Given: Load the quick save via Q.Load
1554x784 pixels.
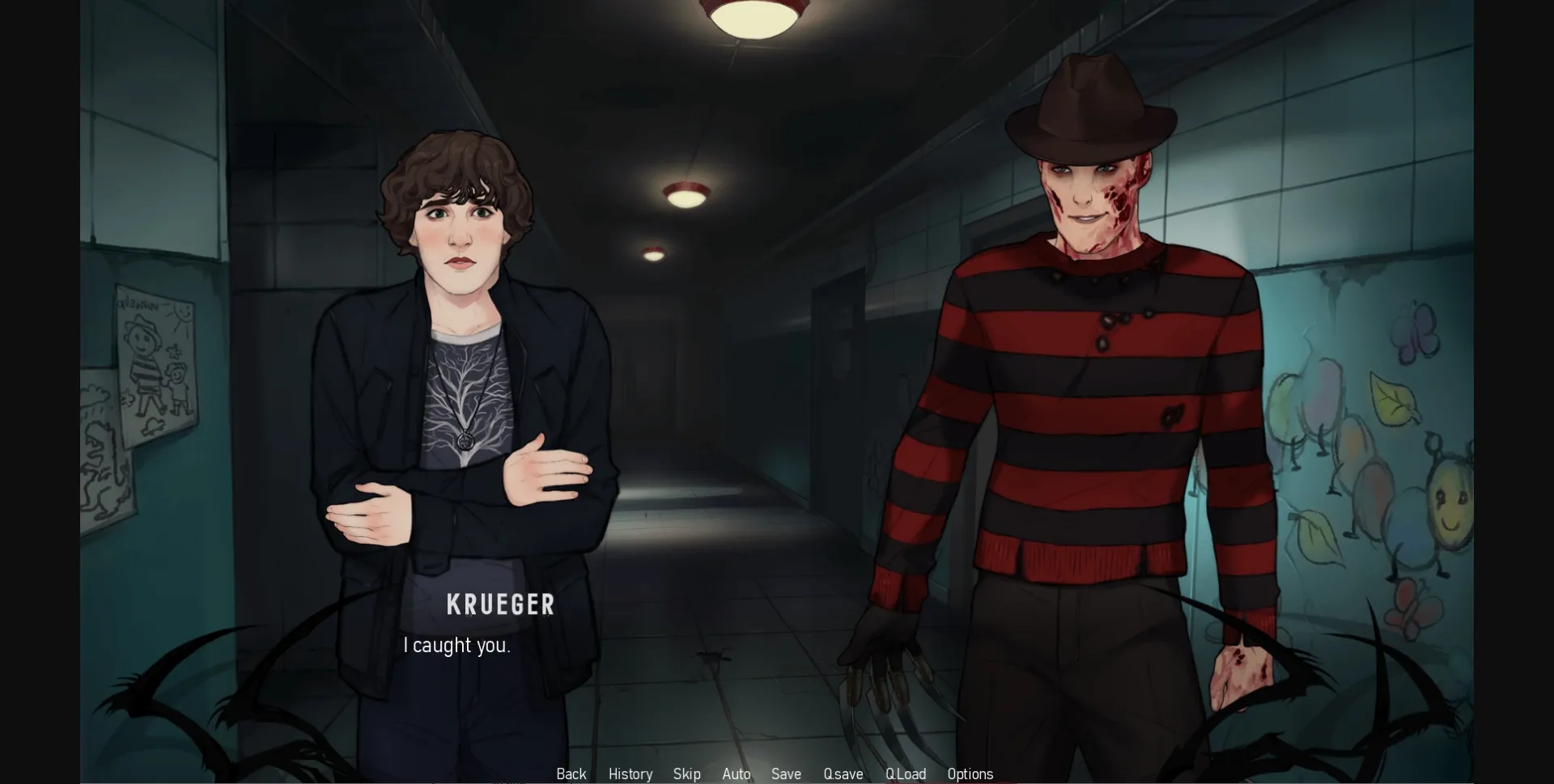Looking at the screenshot, I should coord(906,774).
